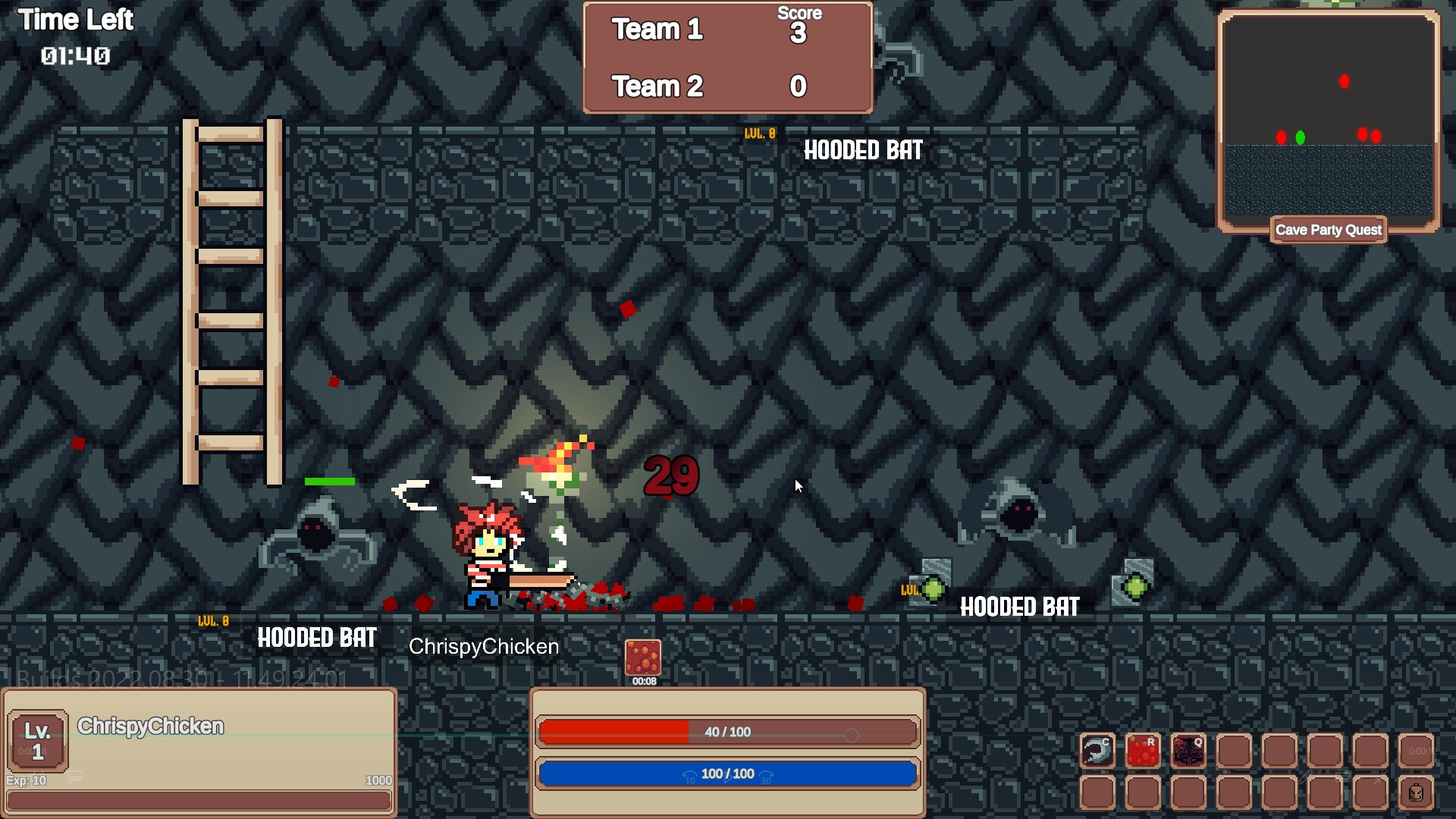Viewport: 1456px width, 819px height.
Task: Pick up the red gem item dropping timer
Action: [x=644, y=657]
